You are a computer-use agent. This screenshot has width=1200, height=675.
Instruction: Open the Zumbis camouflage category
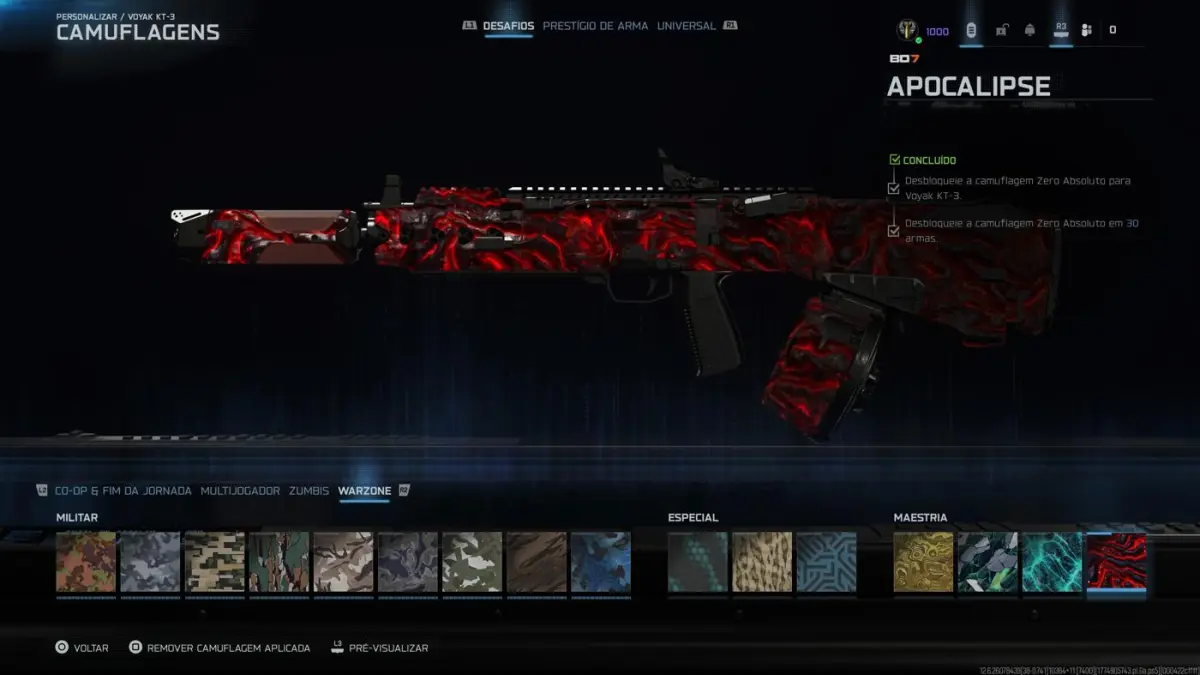[309, 491]
